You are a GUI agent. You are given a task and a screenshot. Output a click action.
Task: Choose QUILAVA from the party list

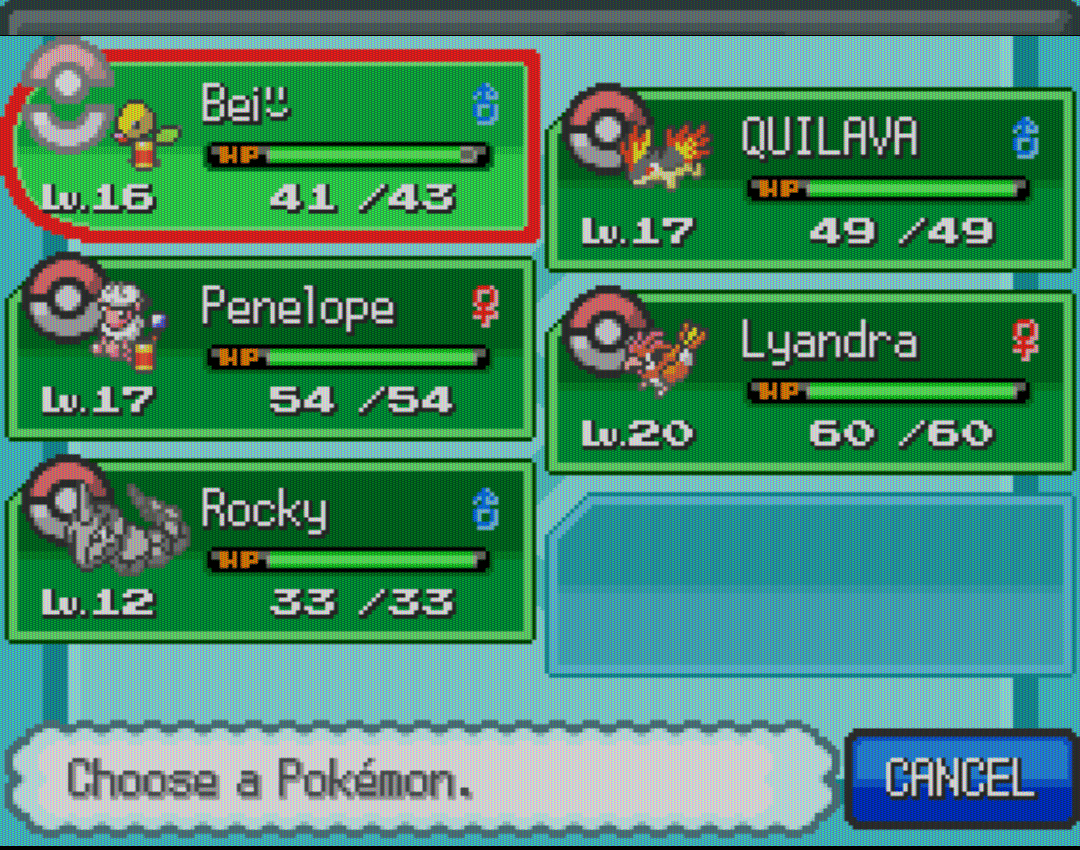[810, 180]
